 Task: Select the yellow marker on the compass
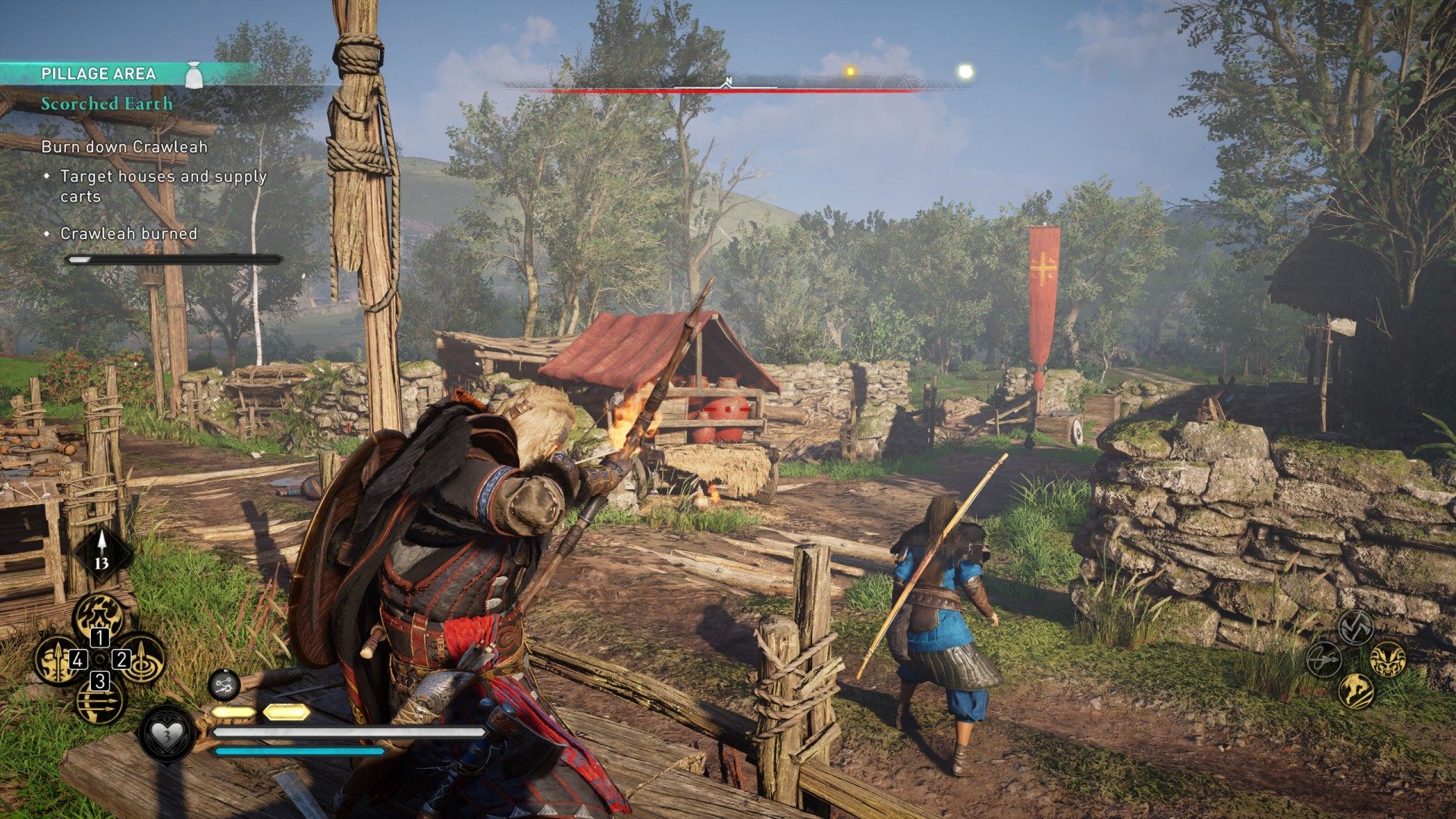pos(850,72)
